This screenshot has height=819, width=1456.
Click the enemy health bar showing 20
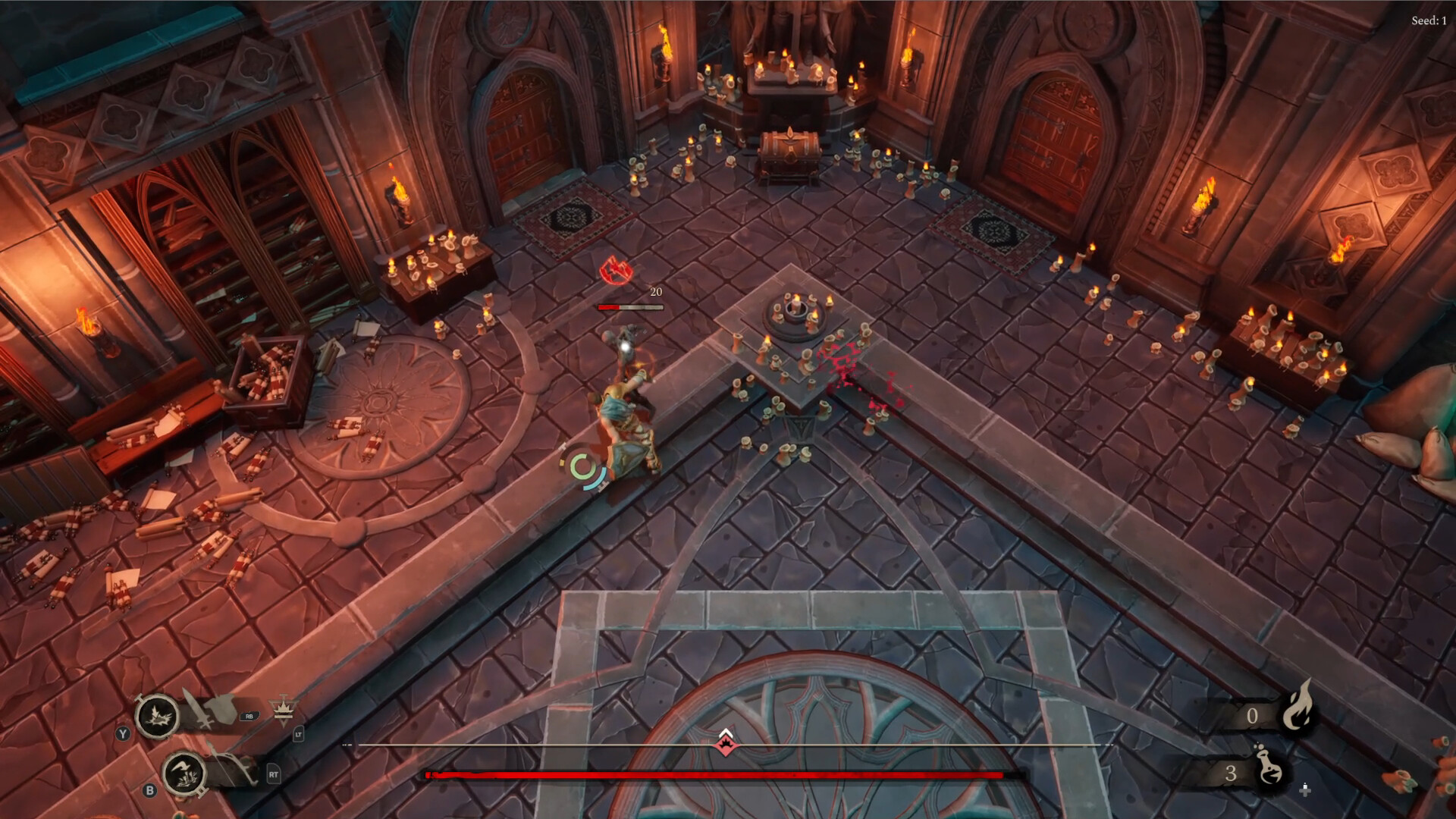628,306
